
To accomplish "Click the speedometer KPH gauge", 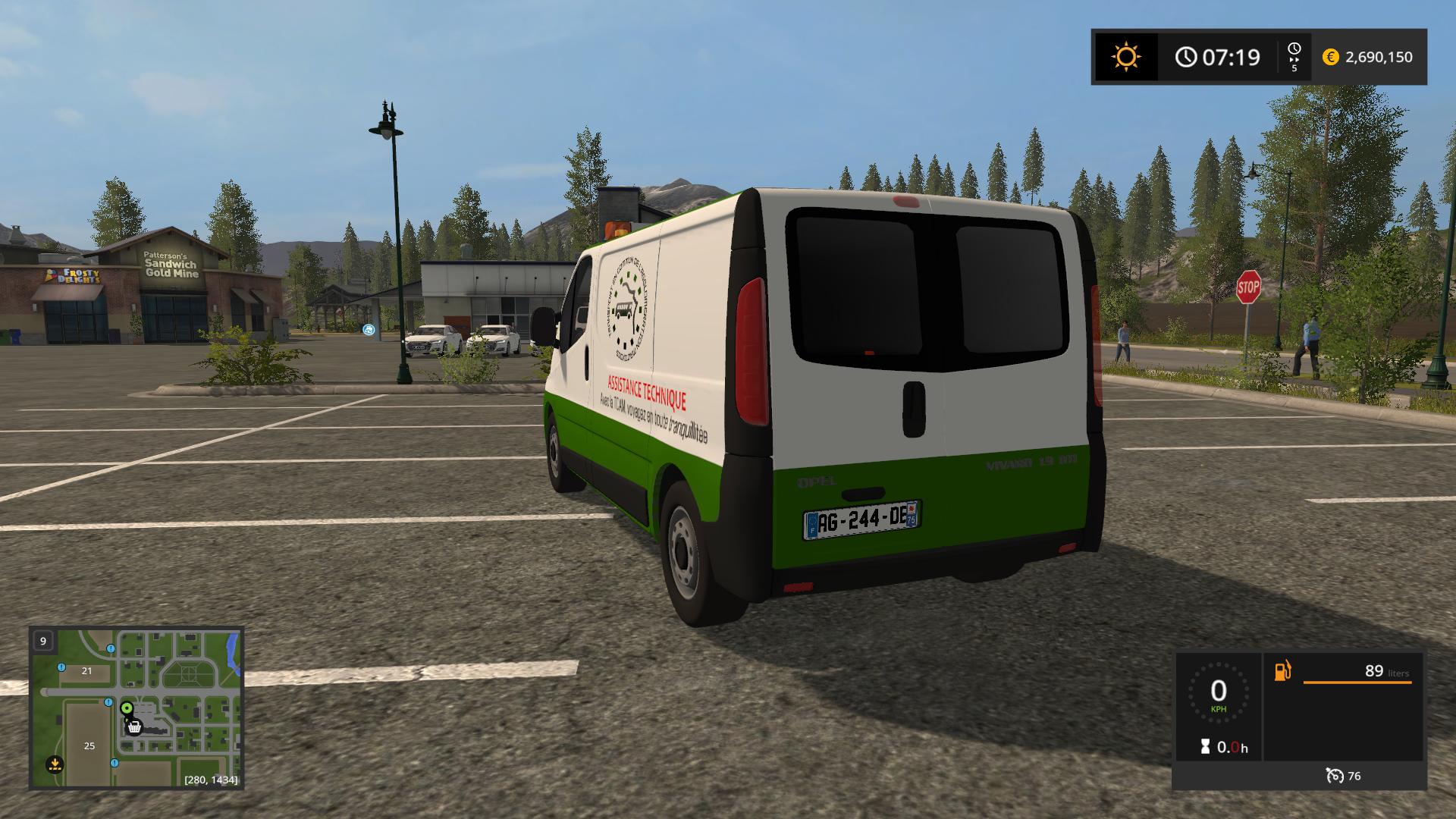I will pos(1218,693).
